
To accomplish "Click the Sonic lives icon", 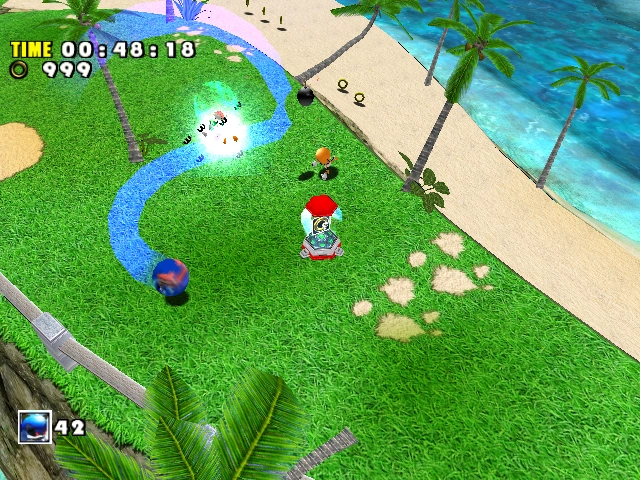I will pos(34,428).
